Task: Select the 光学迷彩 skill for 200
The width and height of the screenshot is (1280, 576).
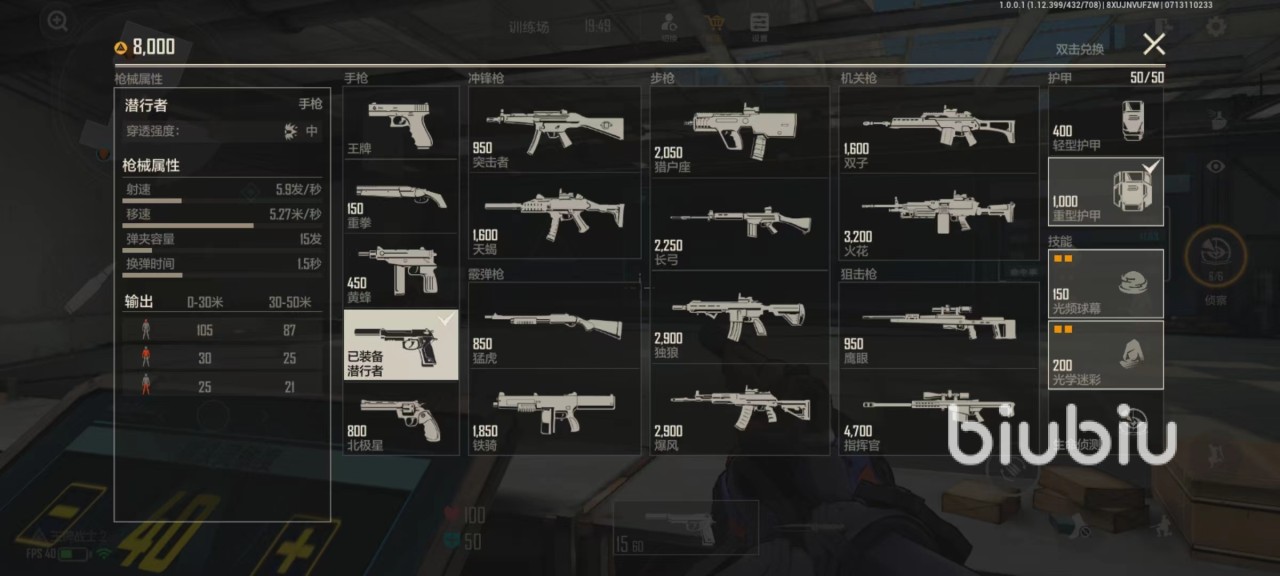Action: point(1105,355)
